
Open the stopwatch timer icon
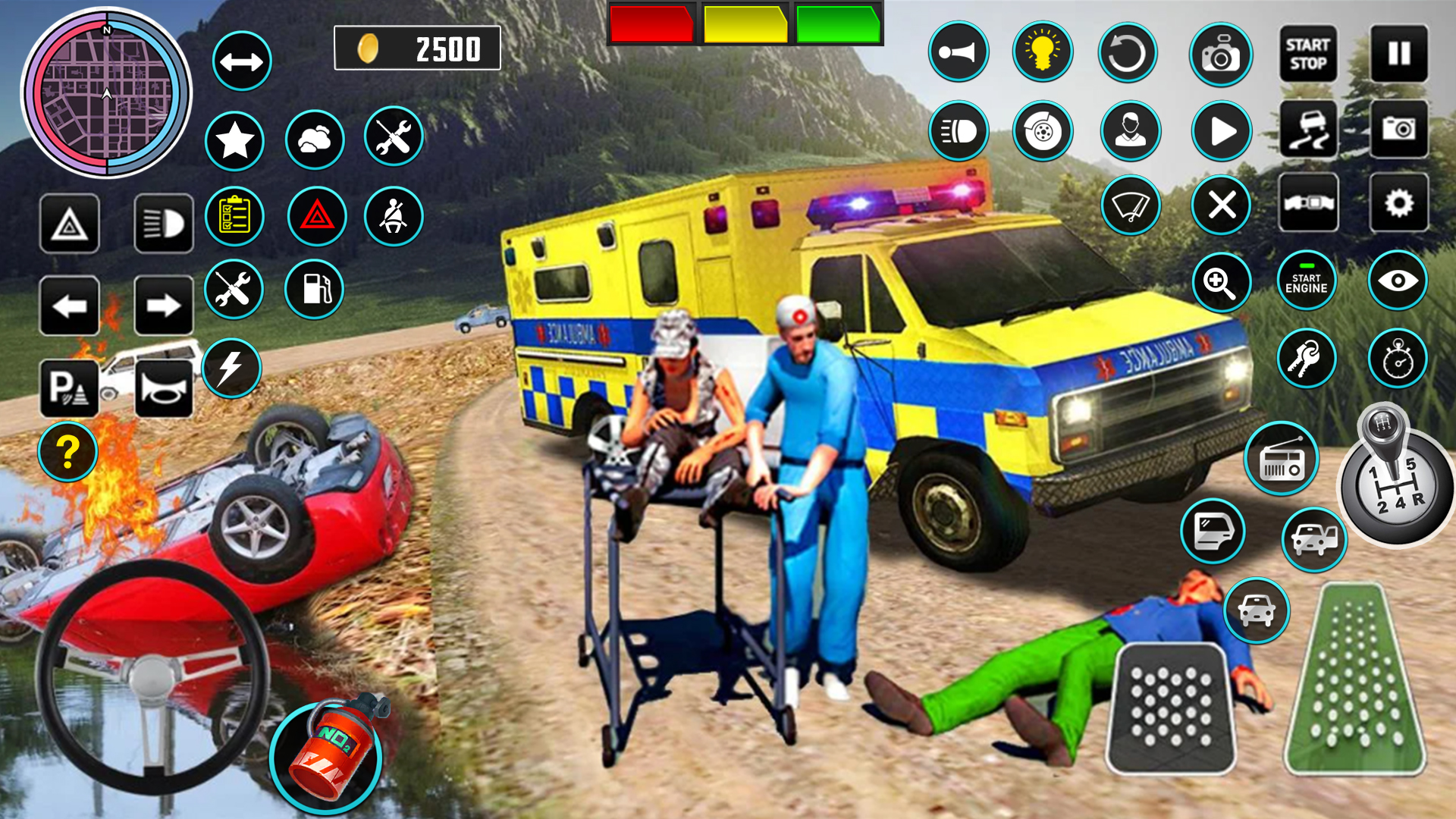point(1398,356)
